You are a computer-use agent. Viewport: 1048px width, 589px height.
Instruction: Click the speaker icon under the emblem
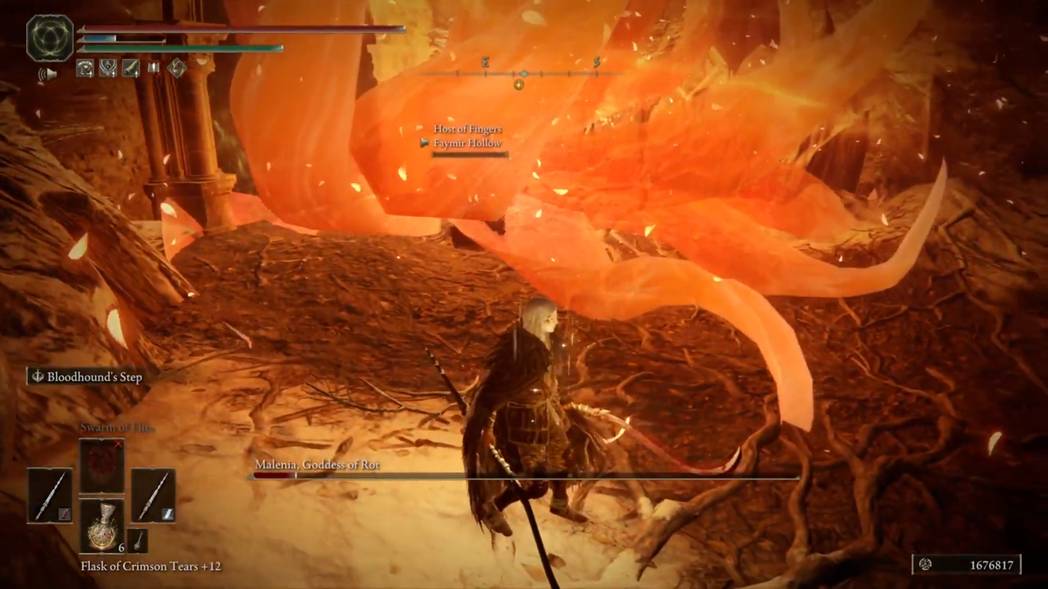tap(47, 73)
